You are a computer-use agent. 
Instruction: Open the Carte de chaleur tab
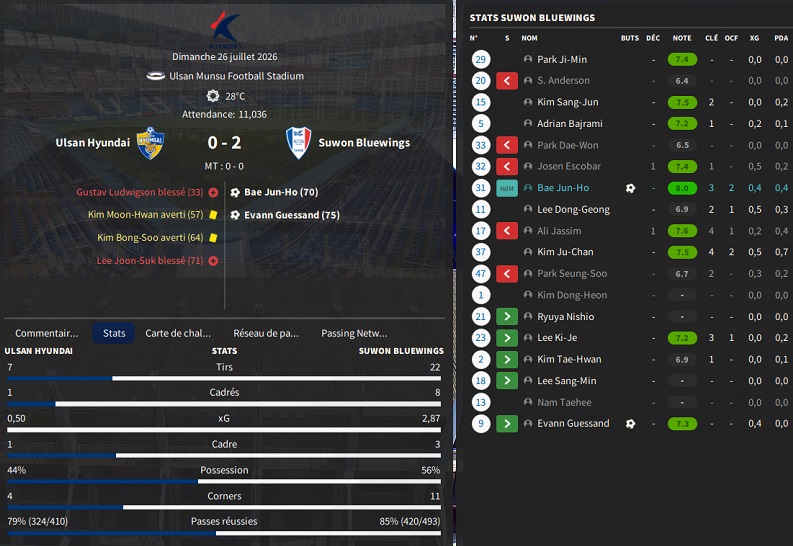point(178,333)
